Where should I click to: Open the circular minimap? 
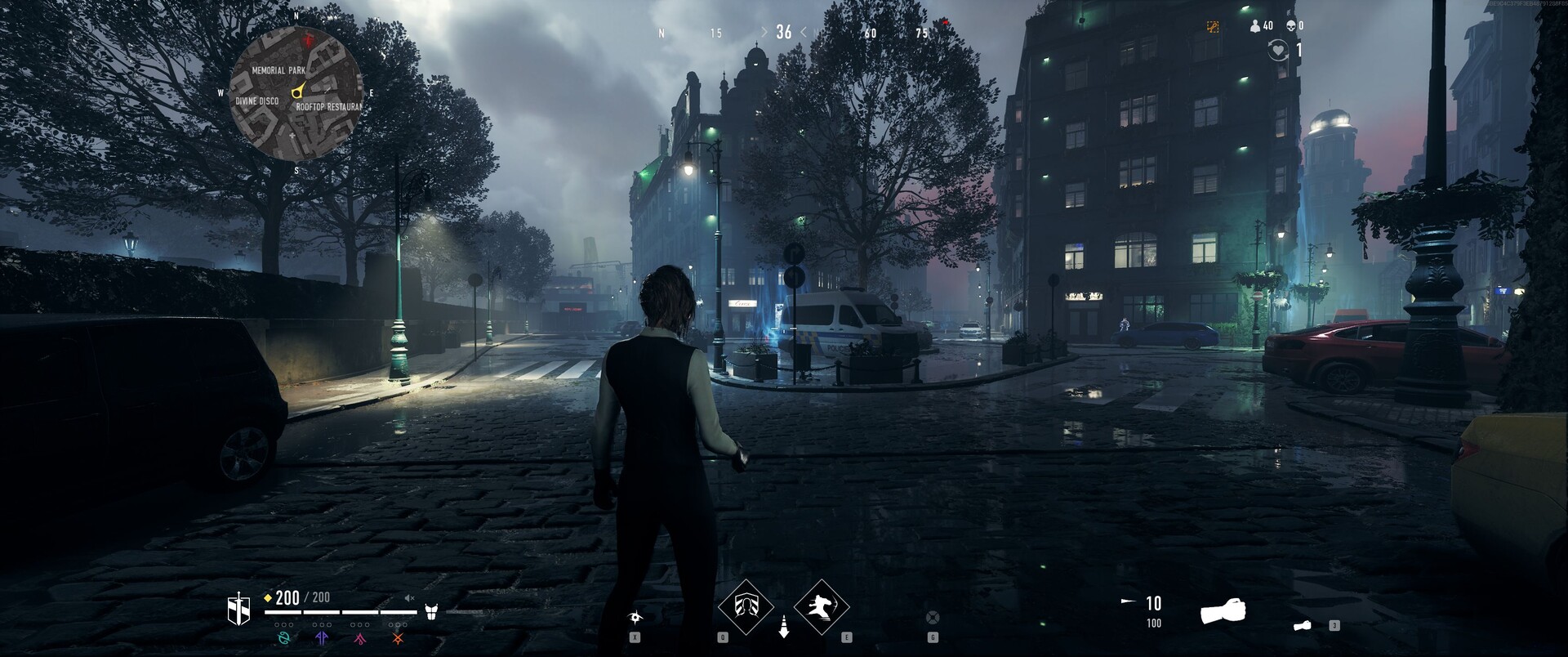tap(296, 92)
